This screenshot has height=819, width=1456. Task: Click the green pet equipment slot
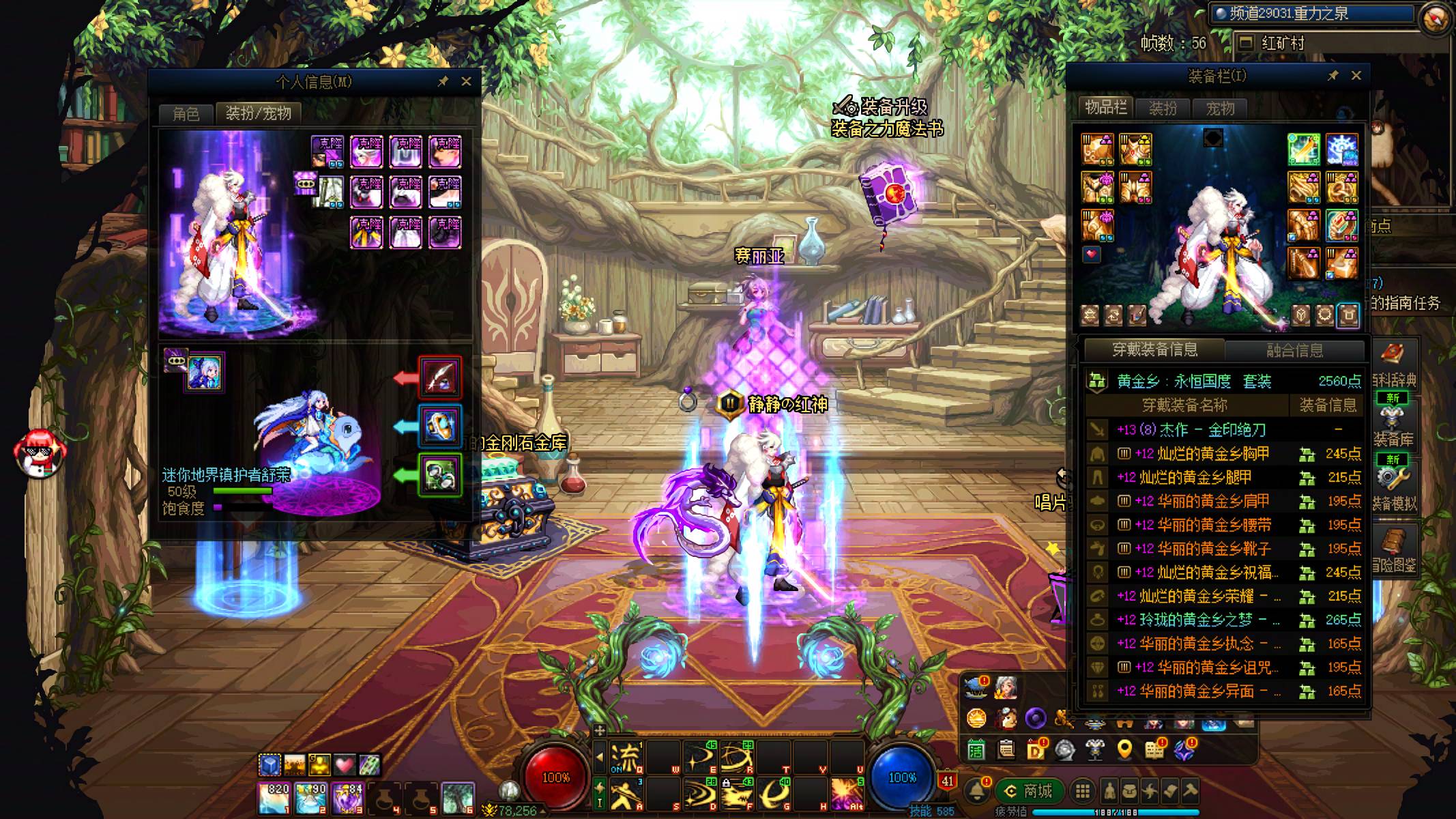point(440,474)
